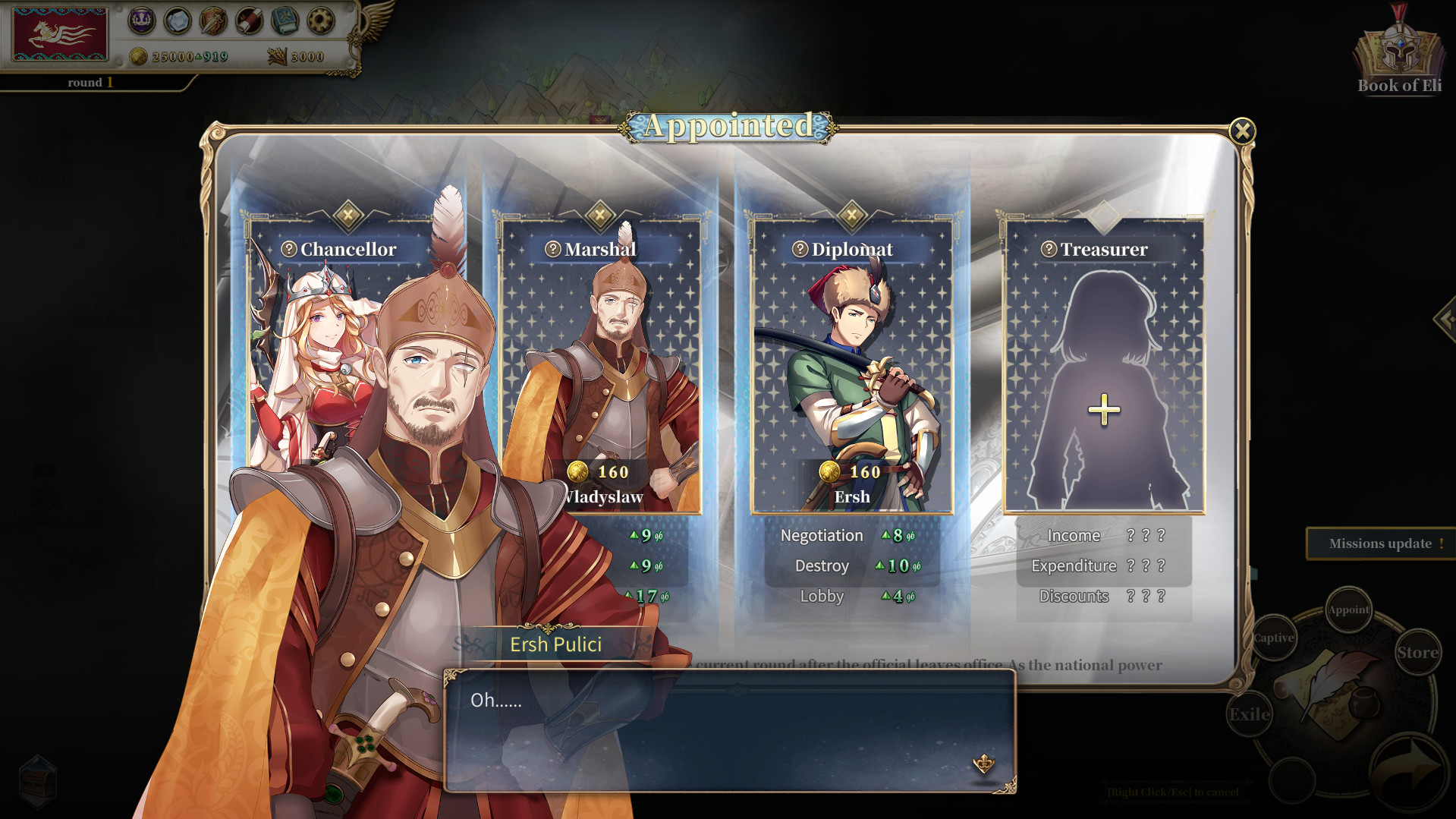Open the Store from the radial menu
The width and height of the screenshot is (1456, 819).
click(1417, 651)
